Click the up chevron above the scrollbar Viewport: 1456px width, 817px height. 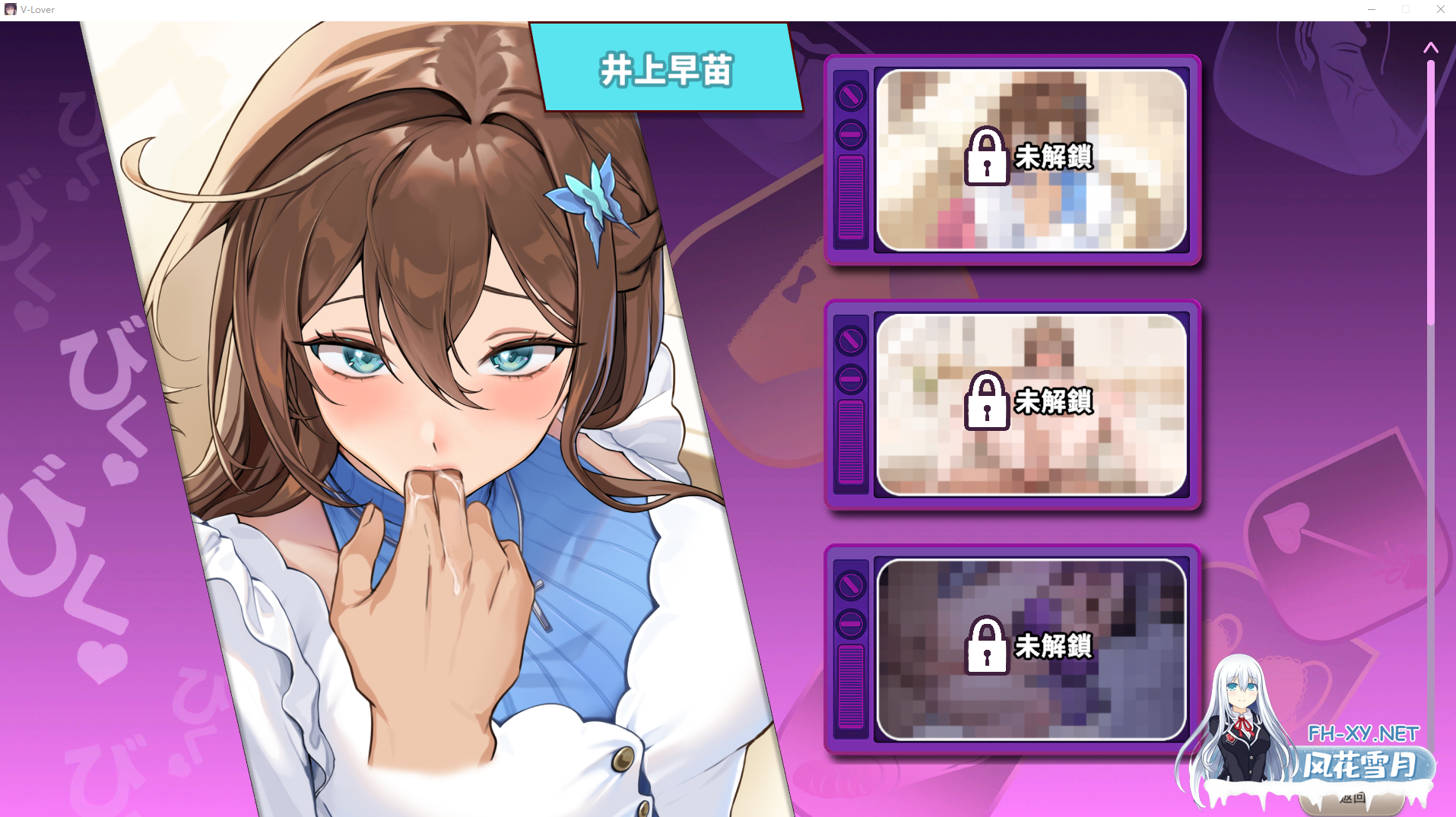click(1432, 49)
